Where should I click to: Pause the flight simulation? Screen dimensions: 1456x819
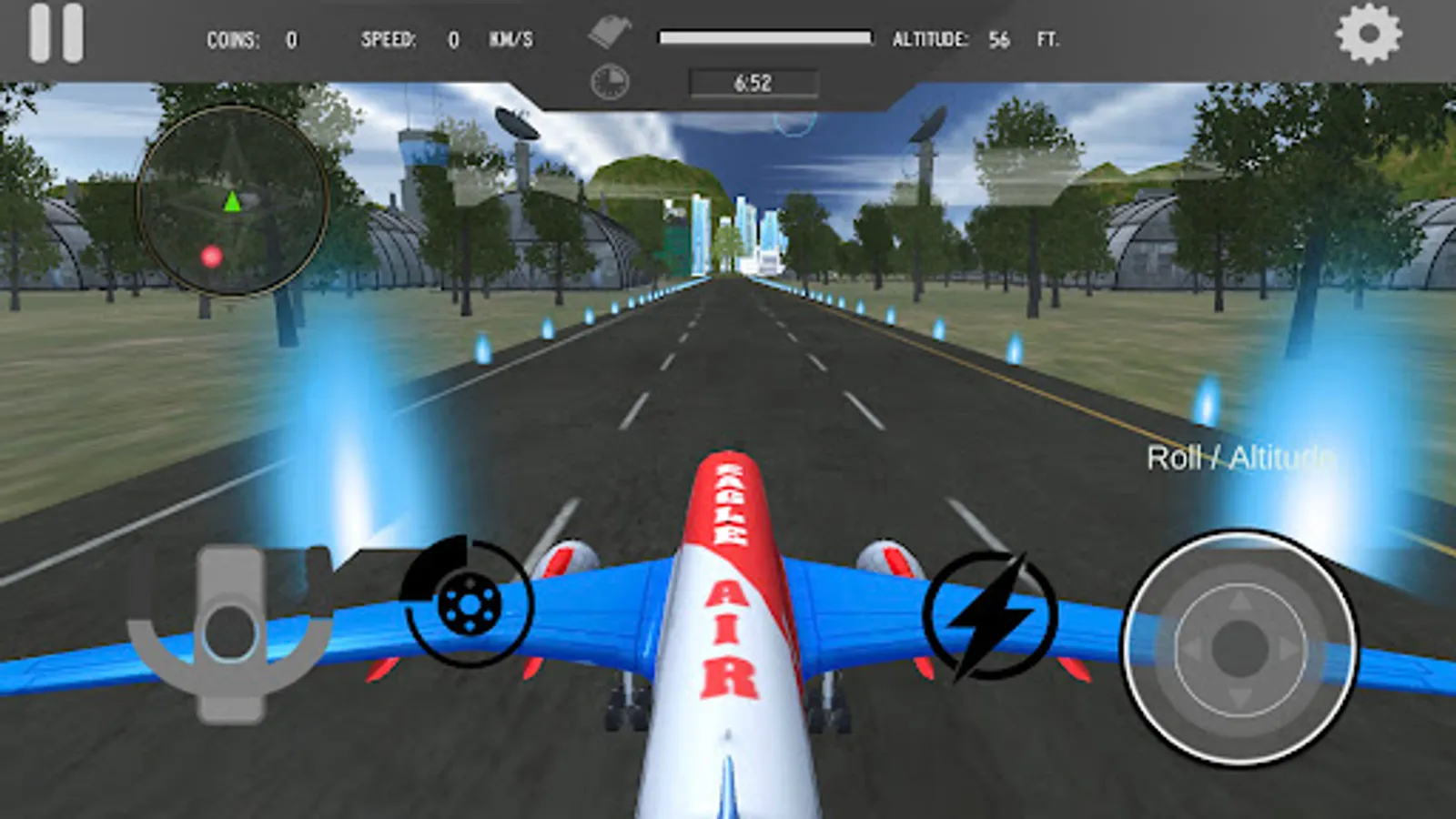55,34
